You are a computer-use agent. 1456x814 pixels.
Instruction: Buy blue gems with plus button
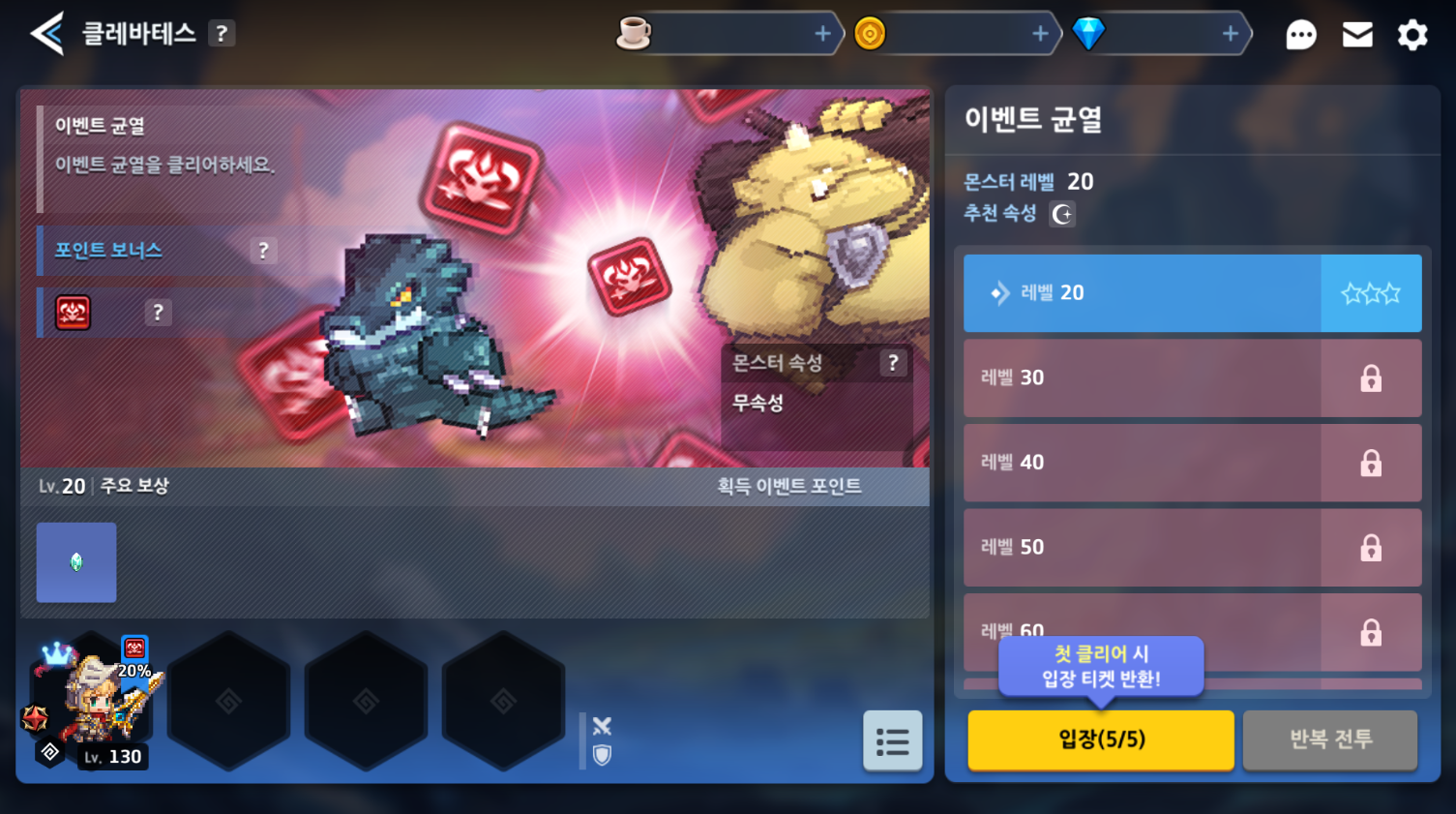[x=1230, y=34]
